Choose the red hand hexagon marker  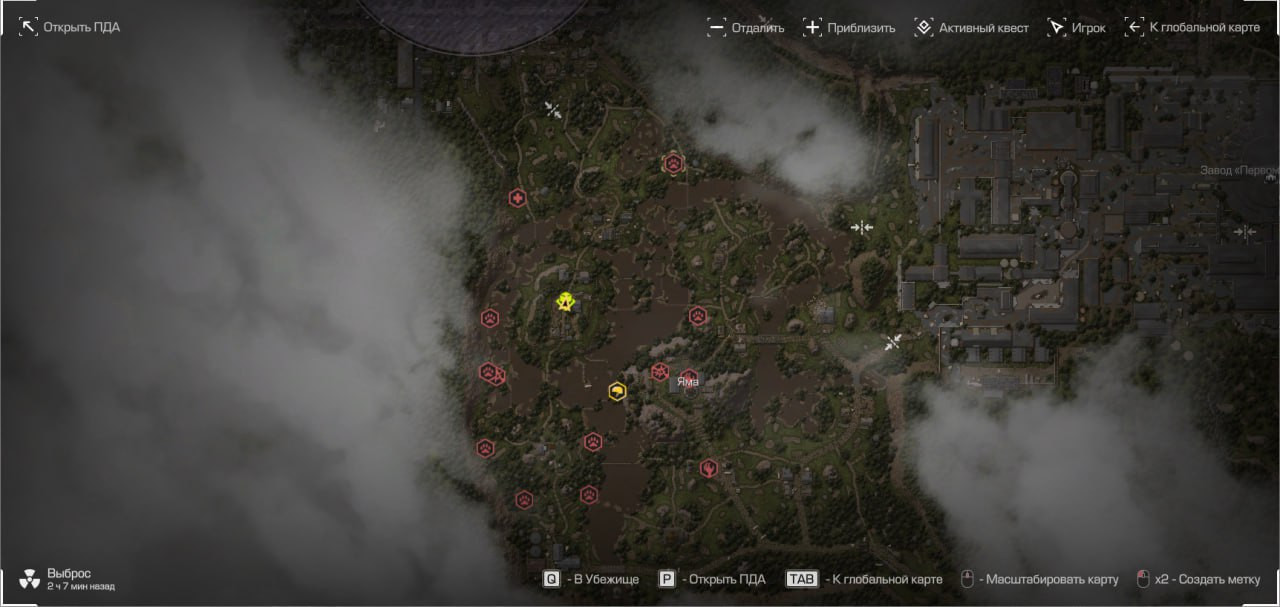[x=708, y=467]
